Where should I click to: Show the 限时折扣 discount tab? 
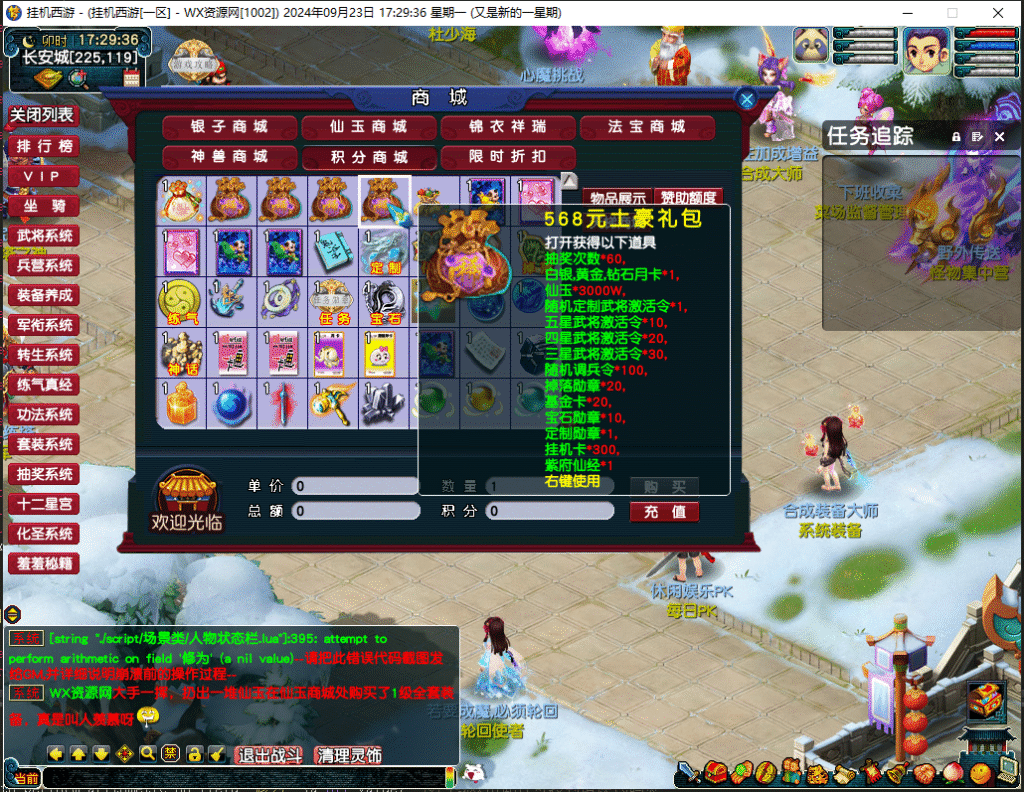(508, 157)
